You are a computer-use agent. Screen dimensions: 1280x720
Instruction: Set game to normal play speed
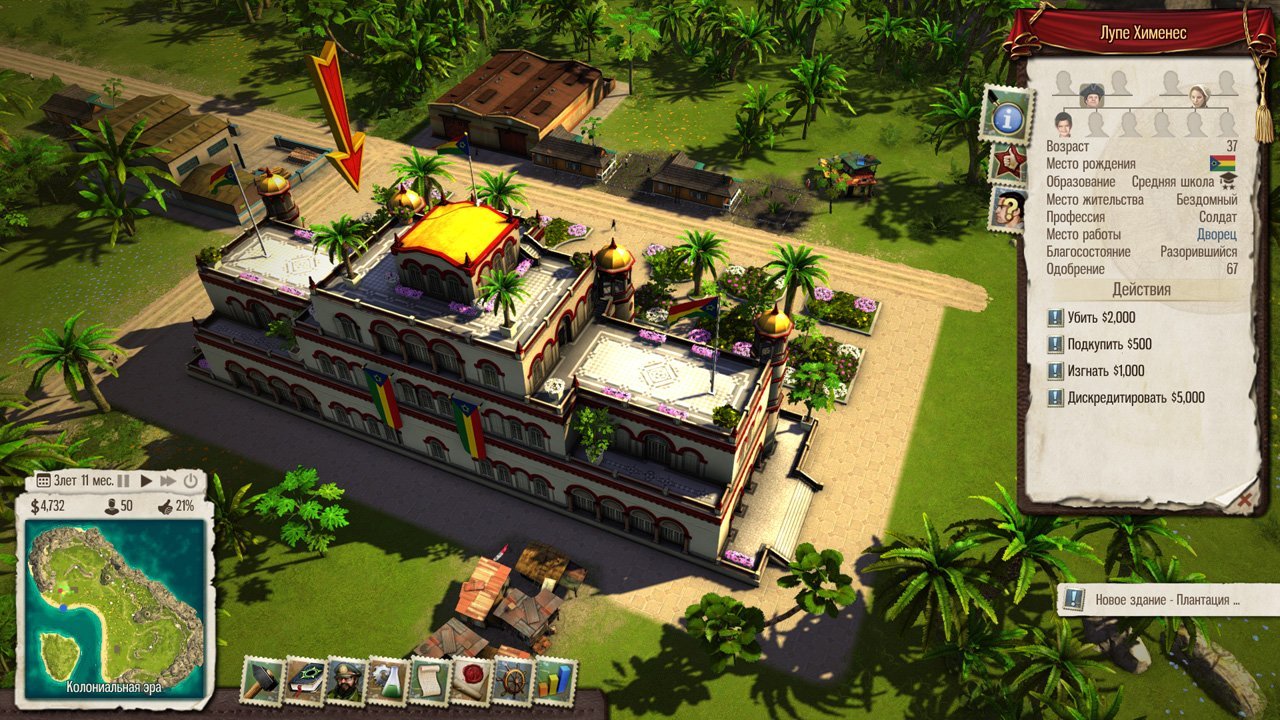click(146, 481)
